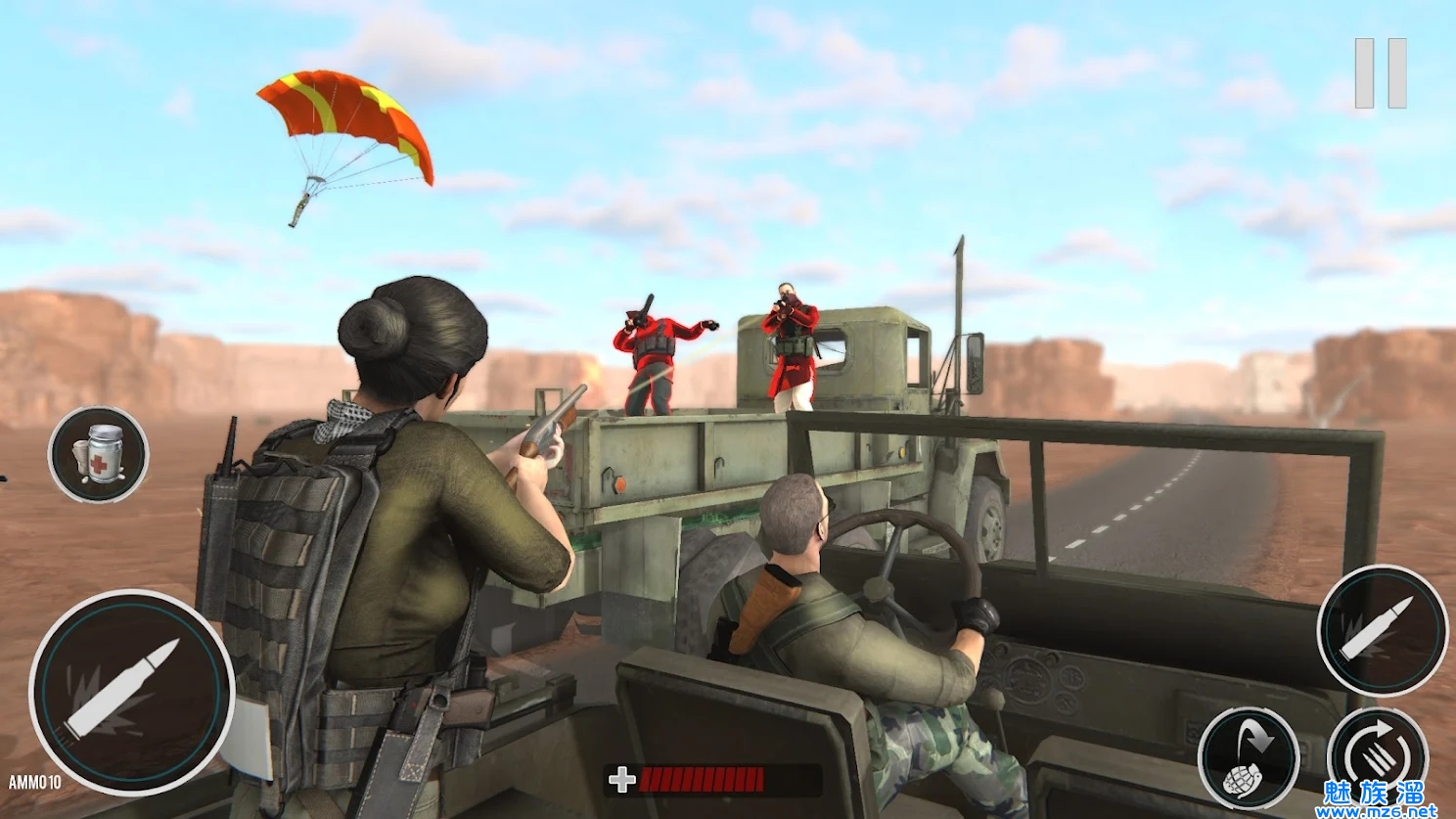1456x819 pixels.
Task: Use the medkit health item
Action: click(98, 455)
